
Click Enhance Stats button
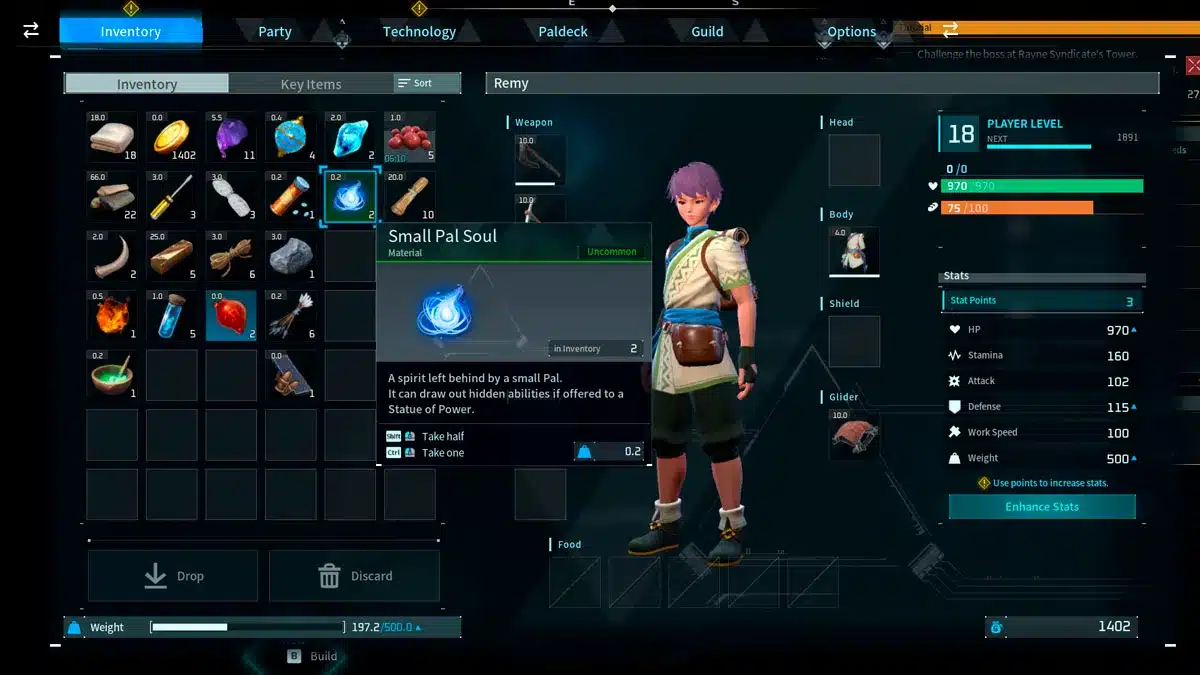[1042, 507]
